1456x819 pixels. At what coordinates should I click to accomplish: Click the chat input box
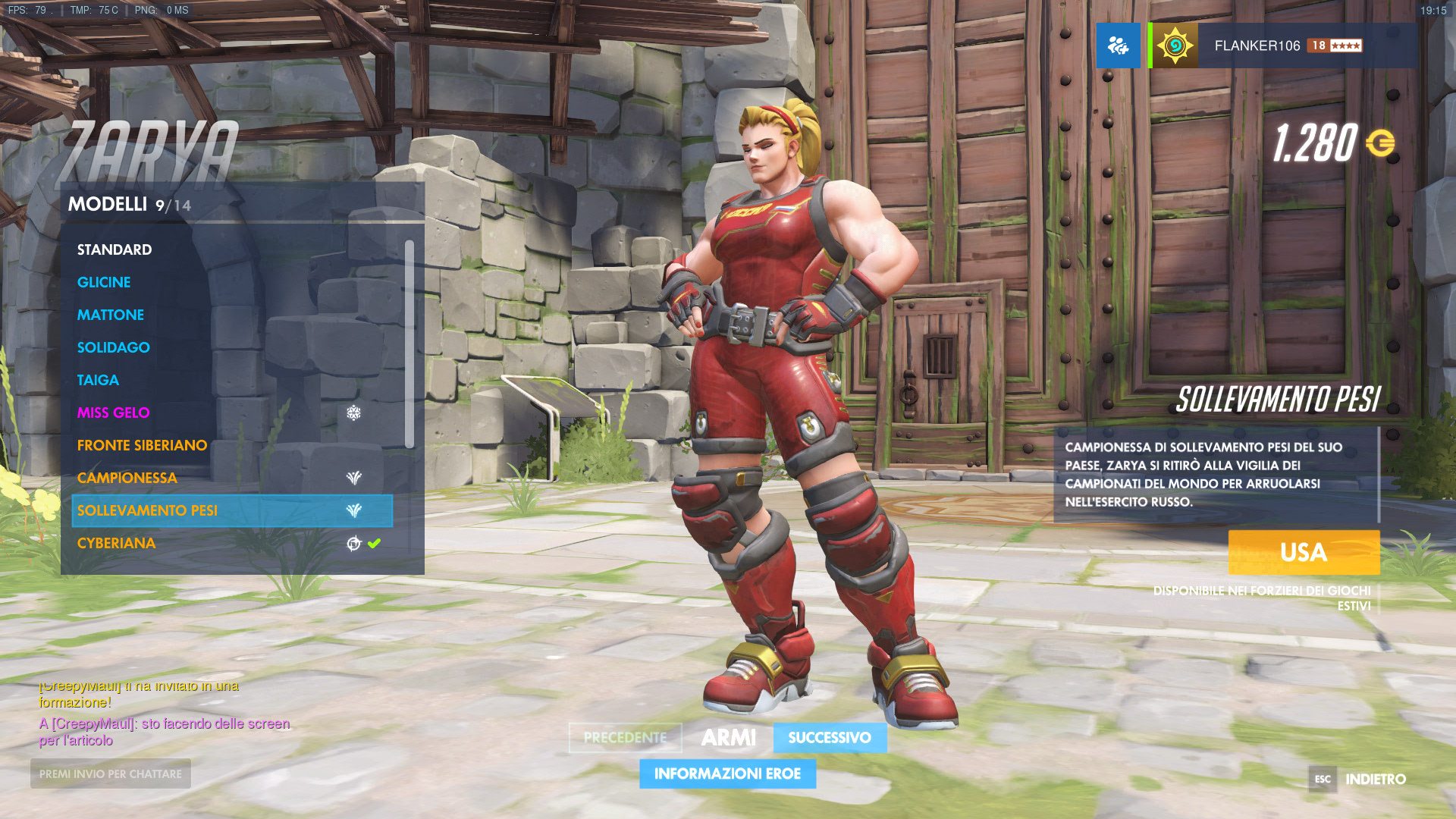point(111,773)
